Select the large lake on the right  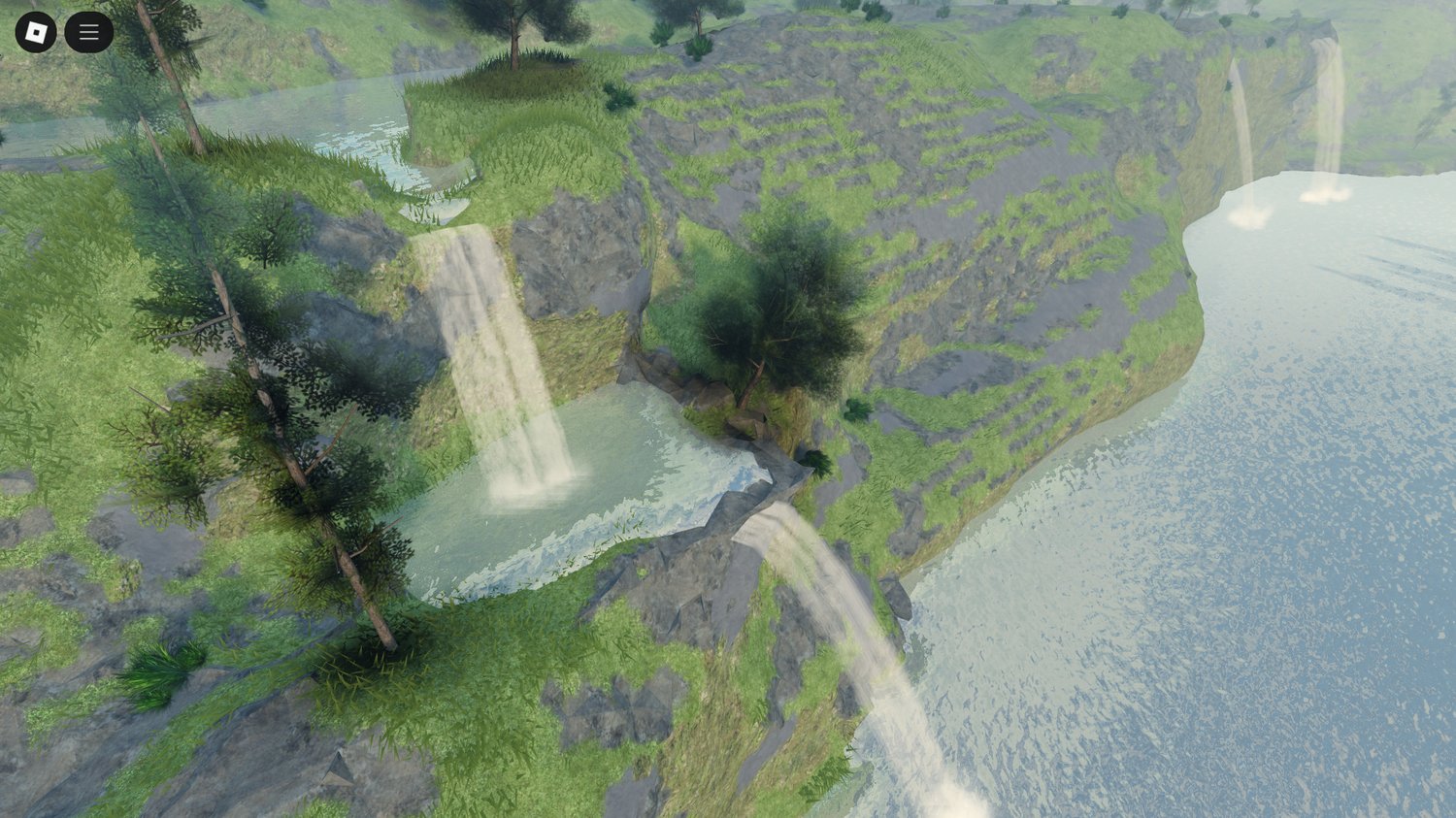1262,485
